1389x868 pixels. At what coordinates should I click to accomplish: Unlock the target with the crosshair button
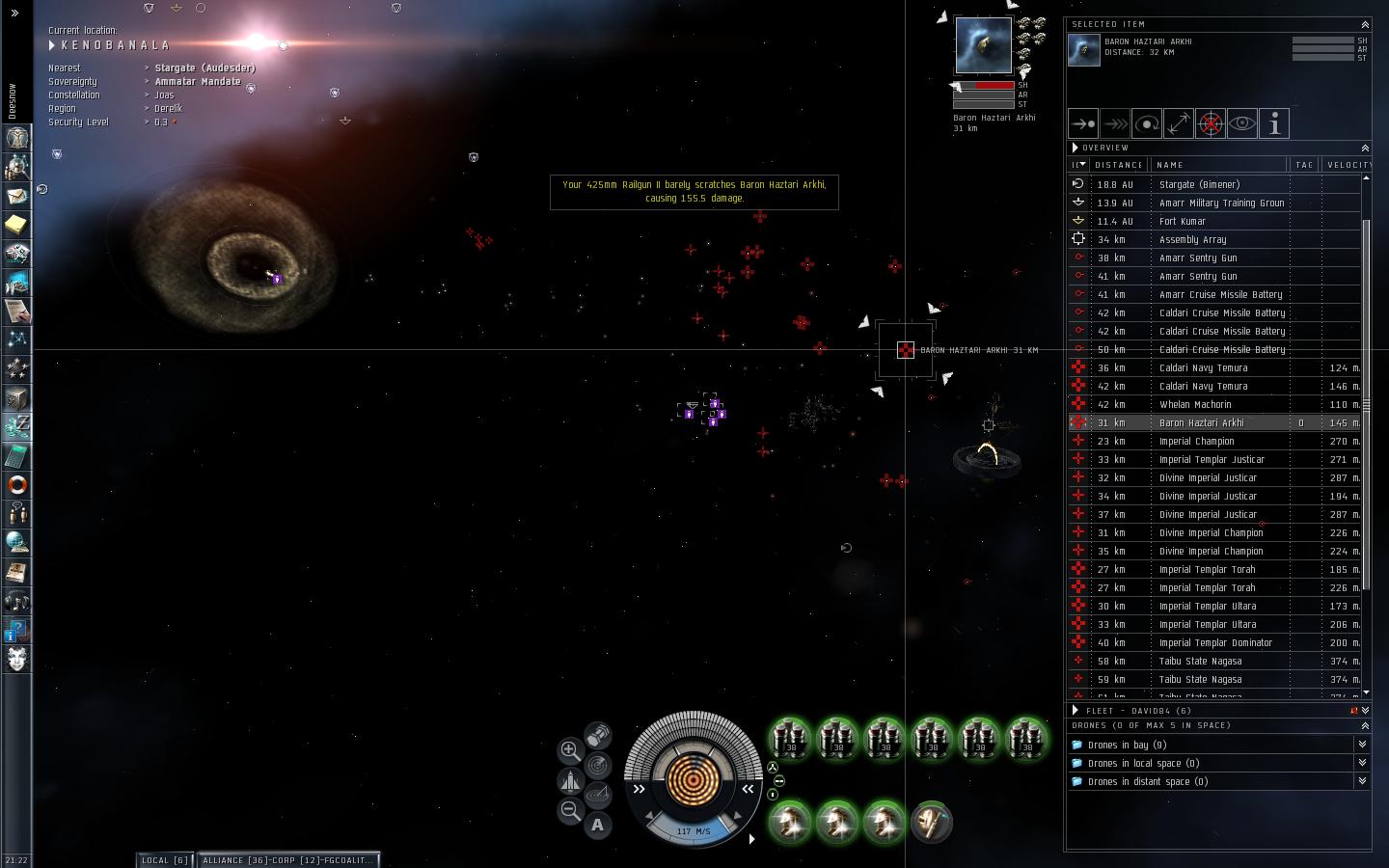point(1211,123)
